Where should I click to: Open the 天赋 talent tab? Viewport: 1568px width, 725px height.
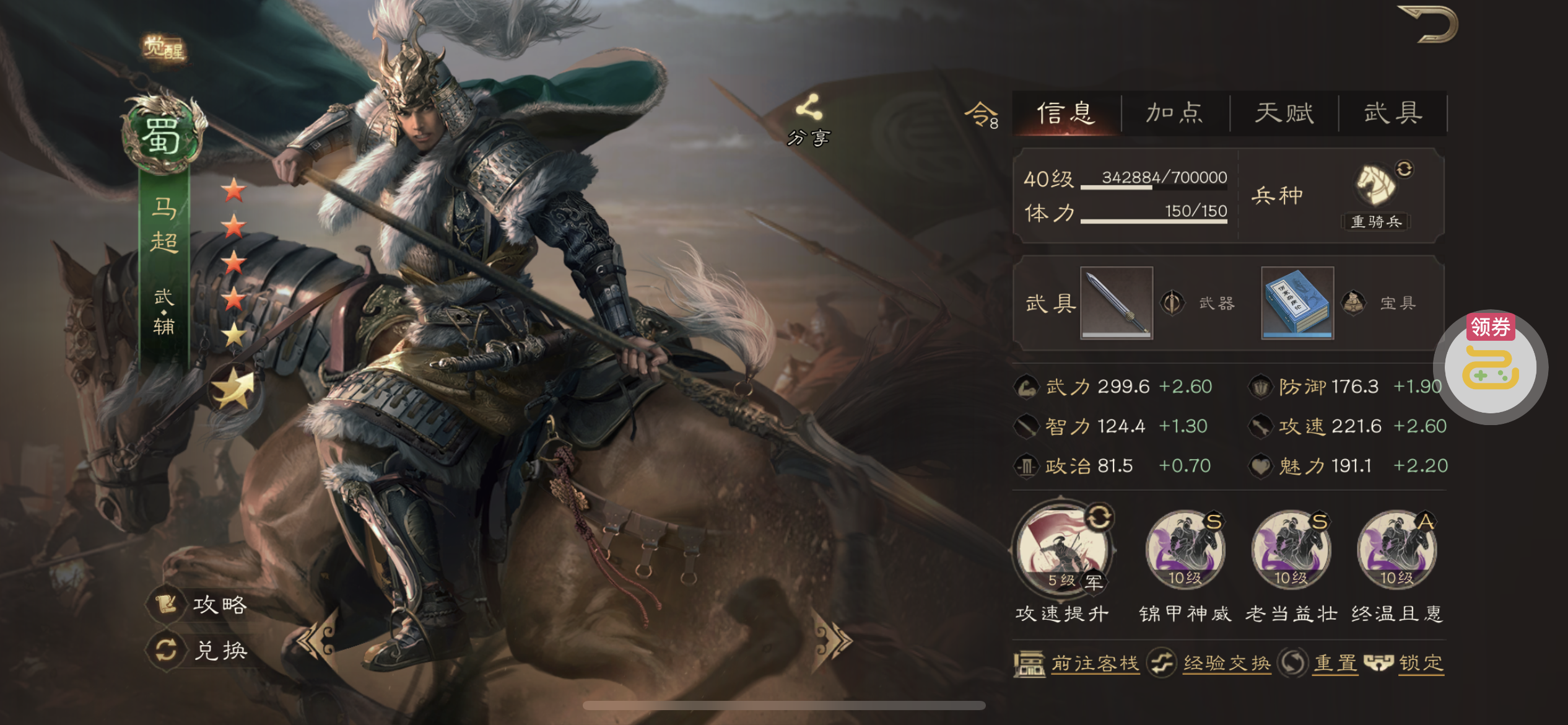tap(1284, 113)
